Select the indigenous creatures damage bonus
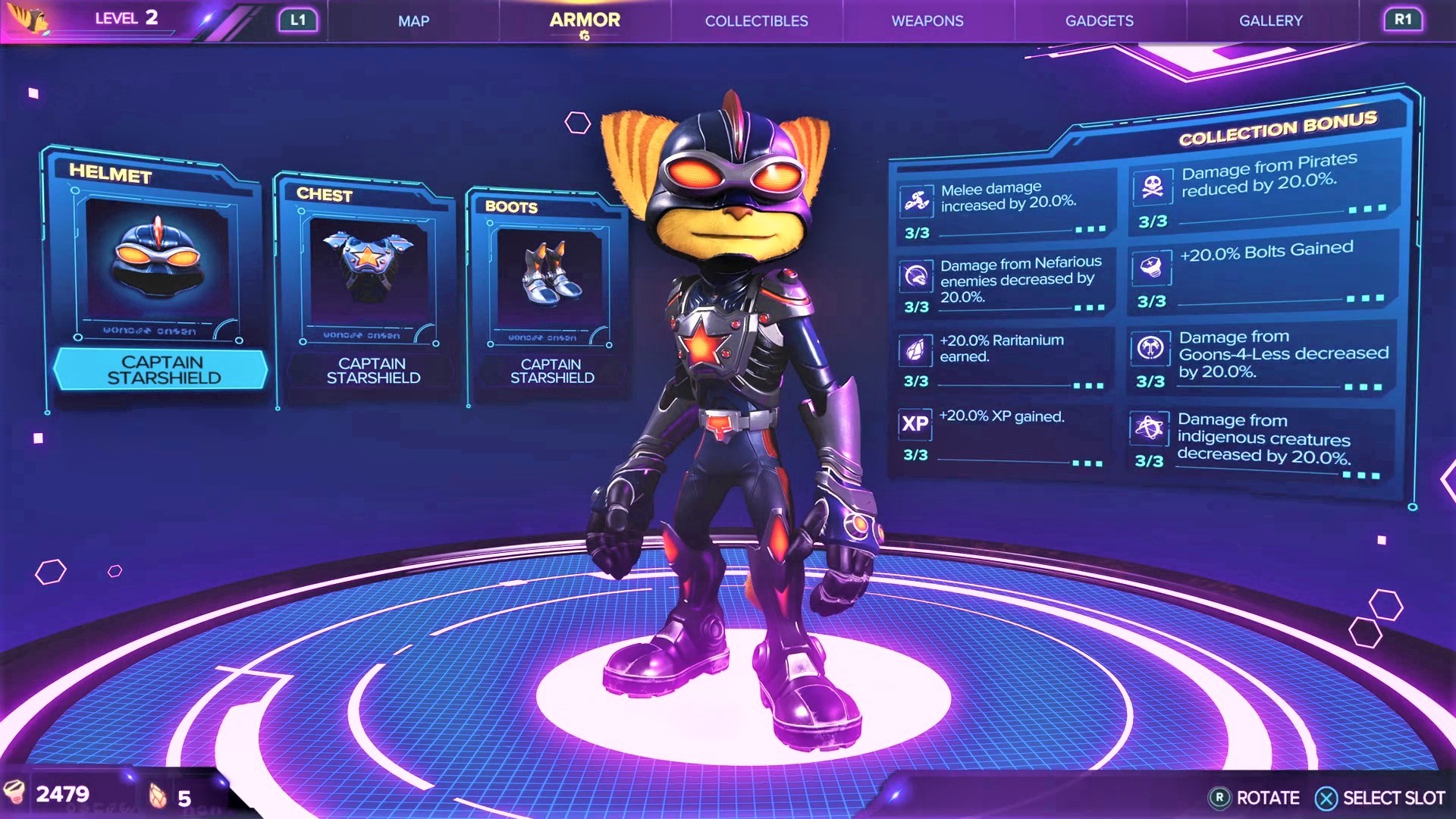Image resolution: width=1456 pixels, height=819 pixels. pyautogui.click(x=1259, y=440)
